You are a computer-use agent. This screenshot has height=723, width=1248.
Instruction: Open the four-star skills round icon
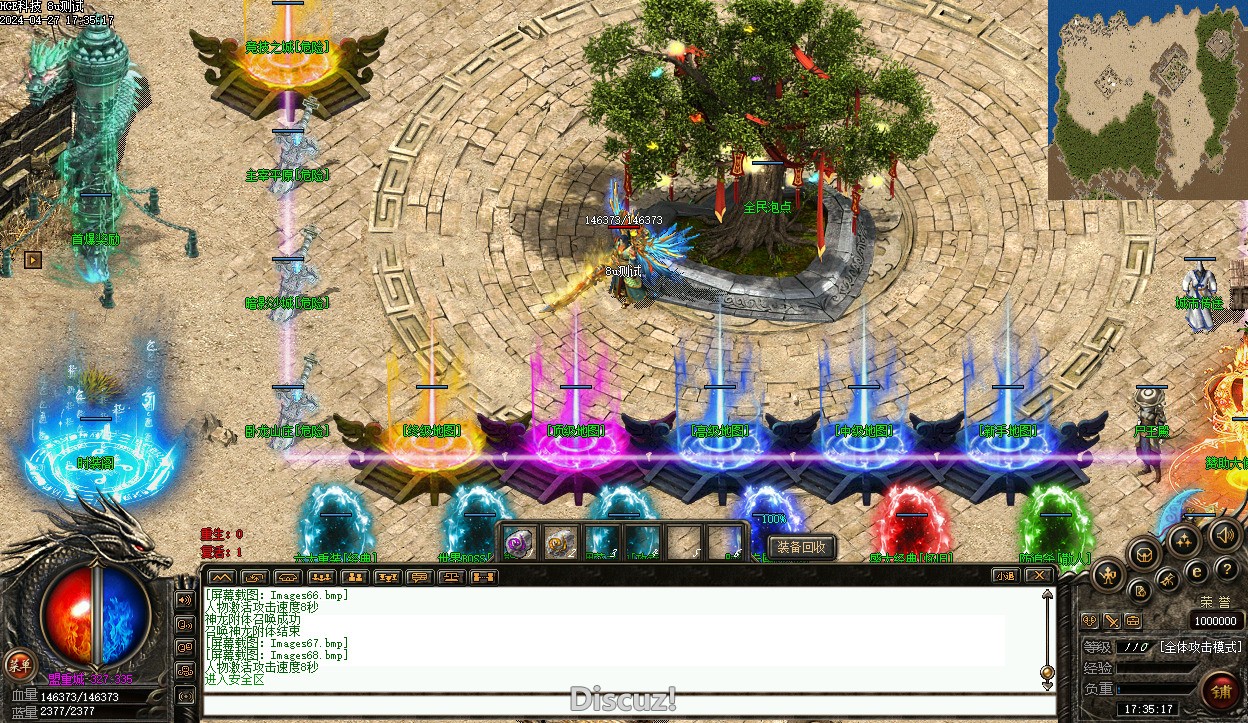tap(1184, 540)
